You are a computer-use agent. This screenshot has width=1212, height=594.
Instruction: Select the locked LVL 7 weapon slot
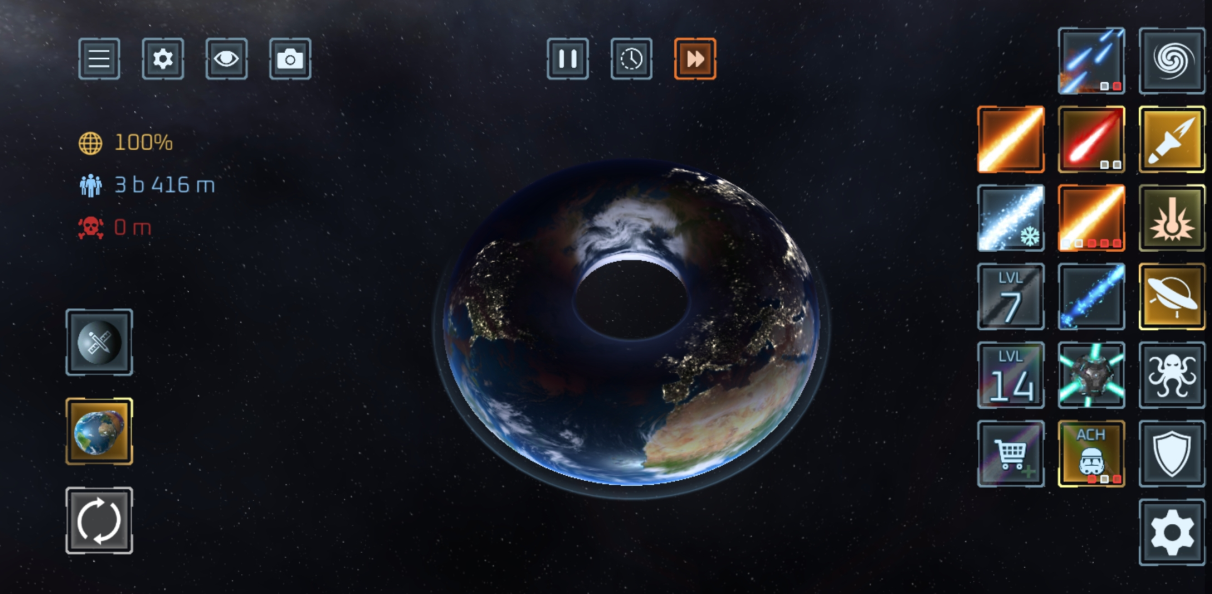coord(1011,296)
